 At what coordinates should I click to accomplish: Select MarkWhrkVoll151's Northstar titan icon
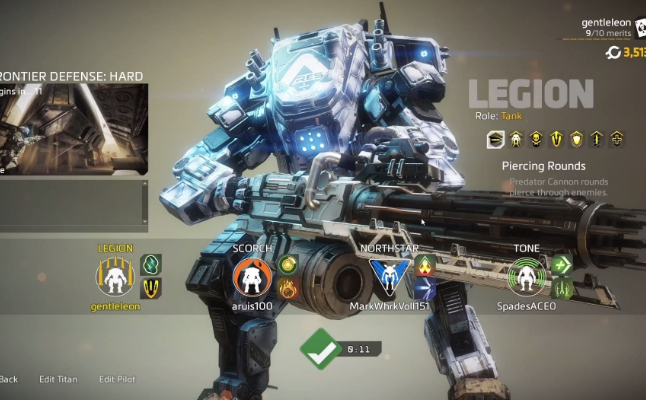(388, 277)
